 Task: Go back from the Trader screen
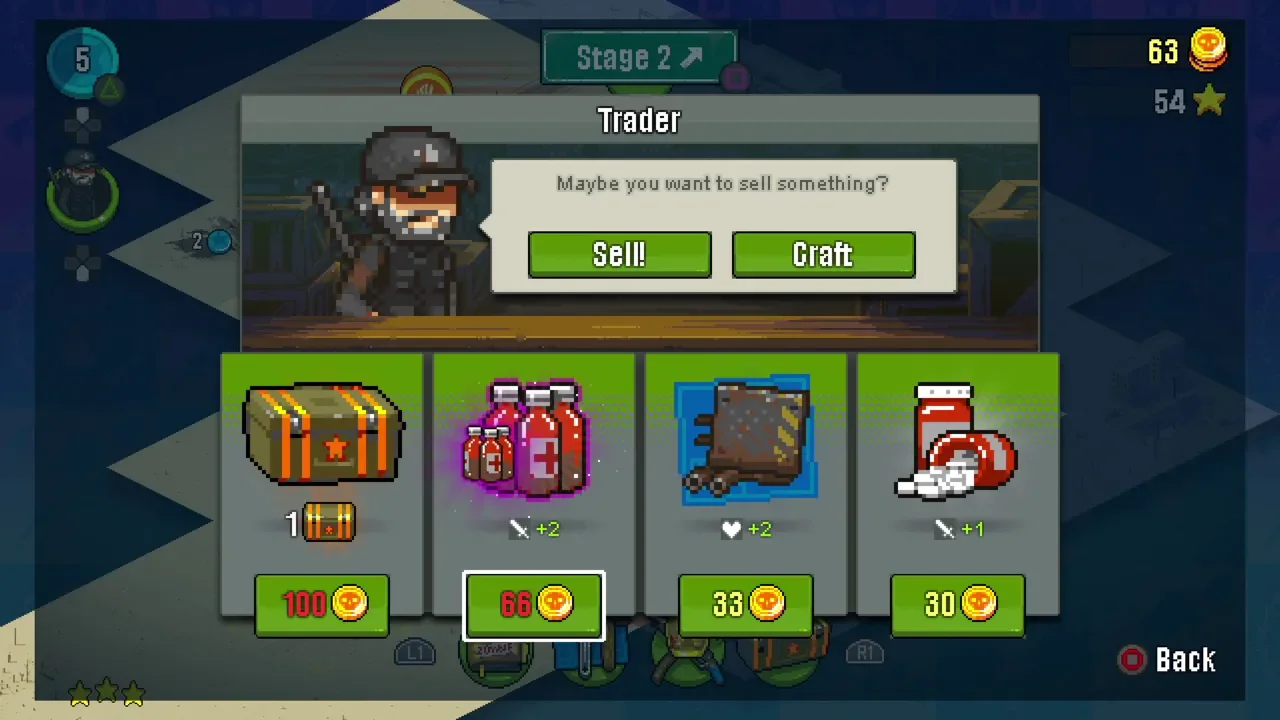coord(1167,660)
